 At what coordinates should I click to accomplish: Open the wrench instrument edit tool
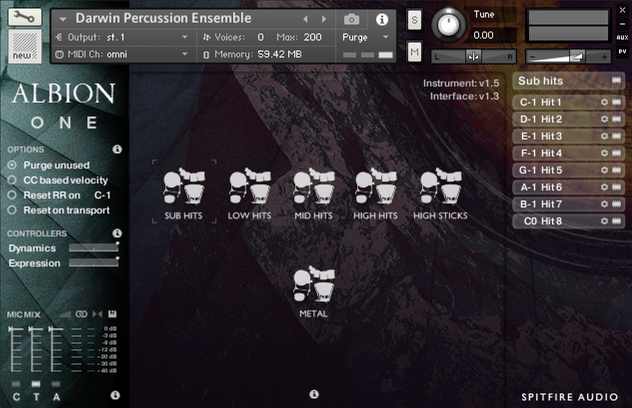[x=22, y=17]
